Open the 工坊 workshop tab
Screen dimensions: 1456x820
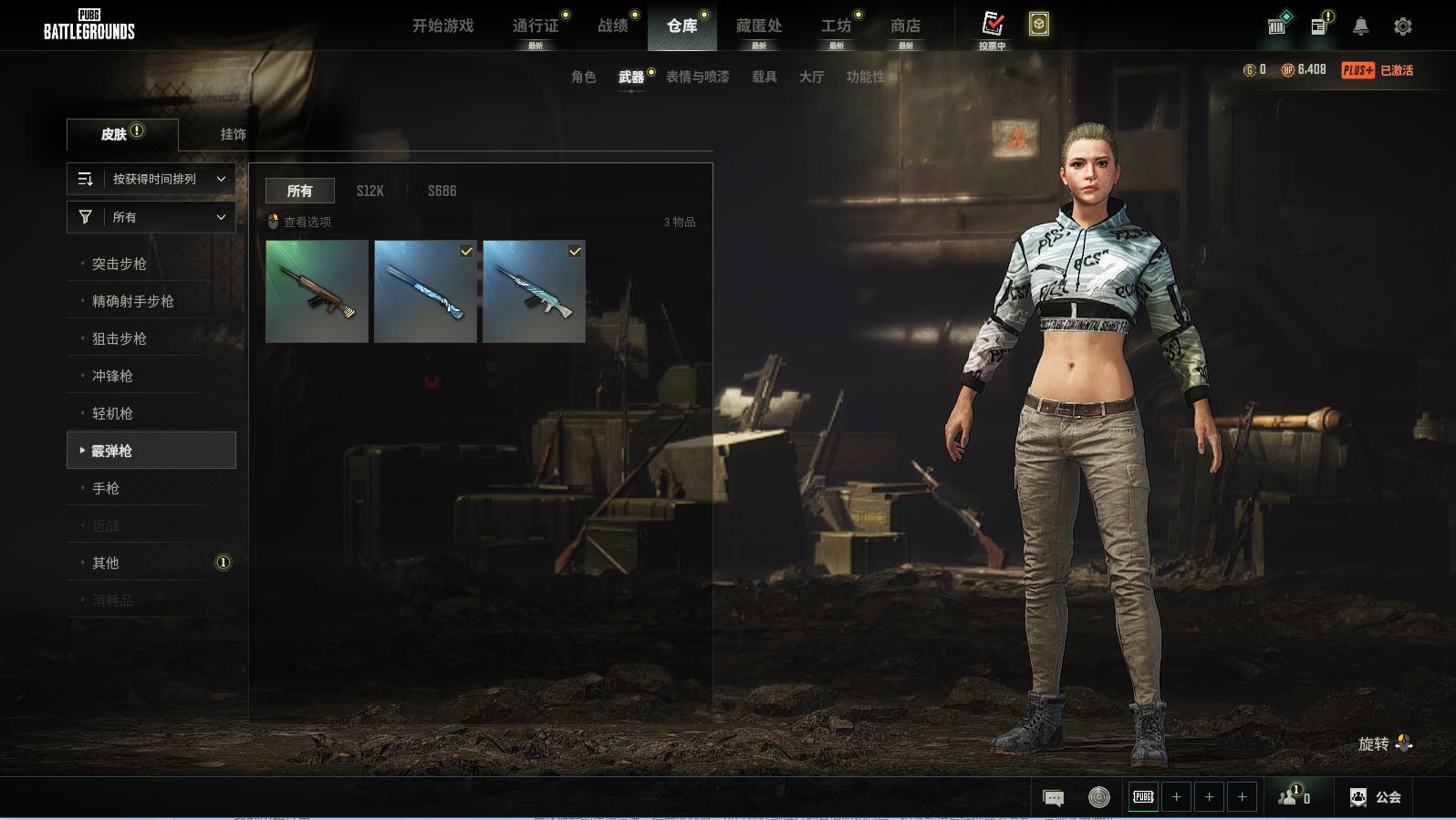[x=836, y=26]
